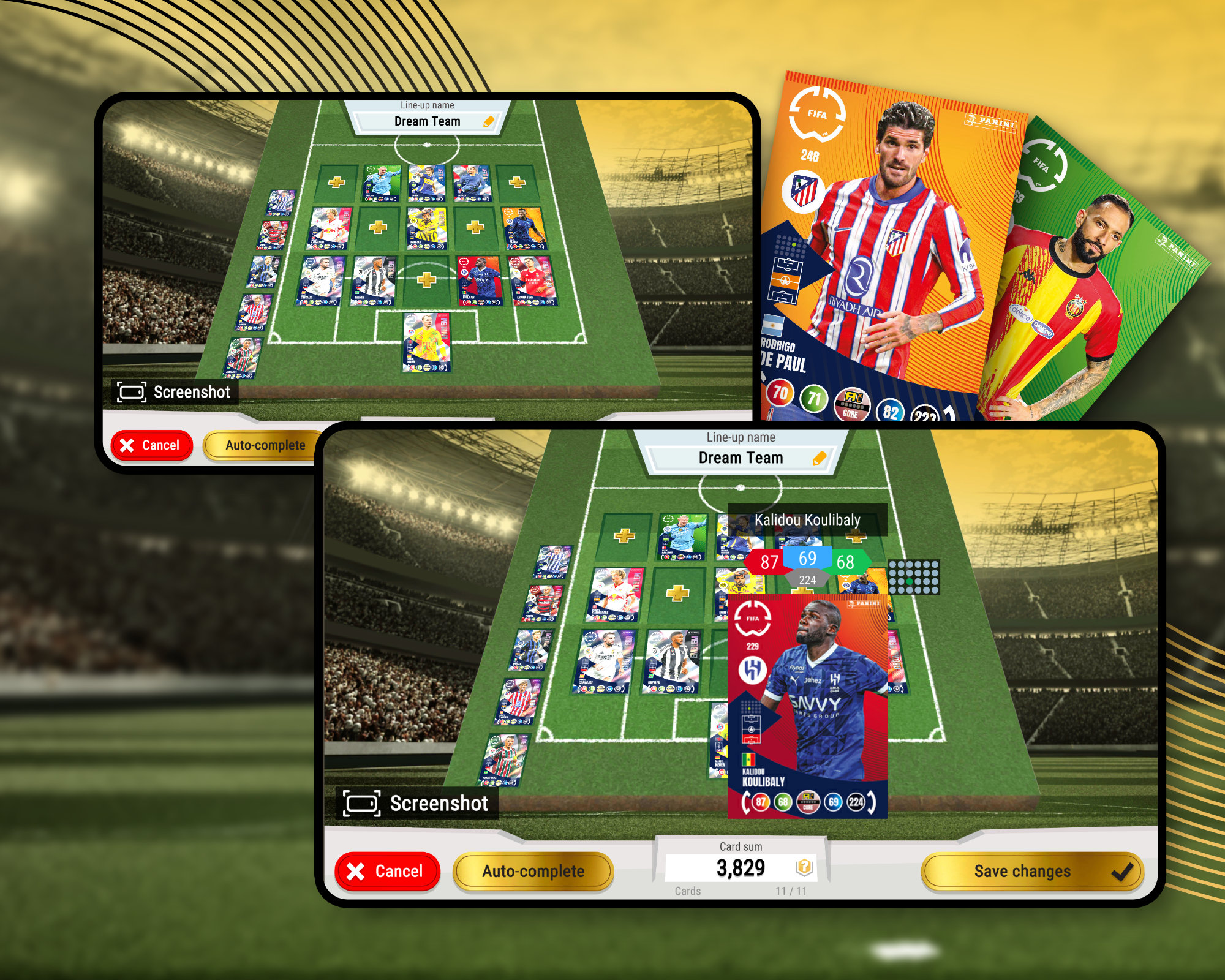Use Auto-complete in the smaller background panel
1225x980 pixels.
265,445
